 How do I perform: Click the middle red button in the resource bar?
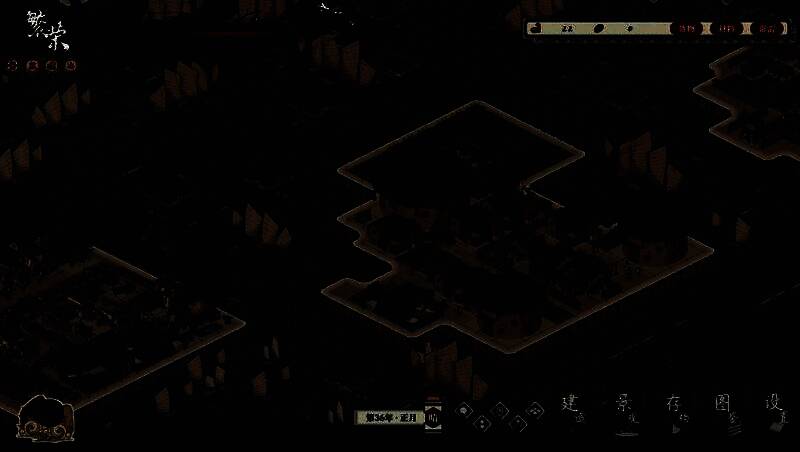pyautogui.click(x=727, y=29)
